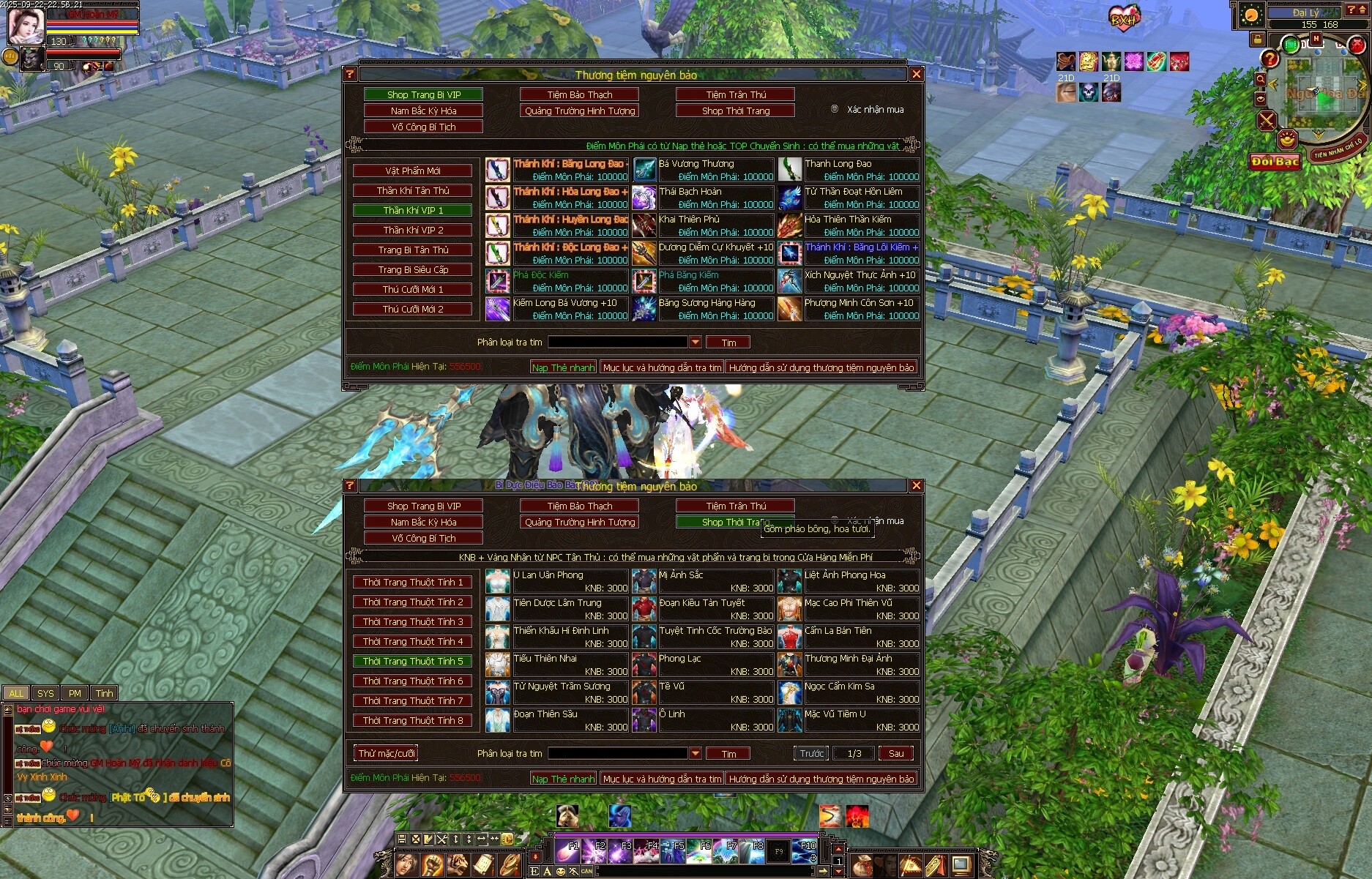Go back with the Trước page button
Screen dimensions: 1372x879
coord(811,753)
